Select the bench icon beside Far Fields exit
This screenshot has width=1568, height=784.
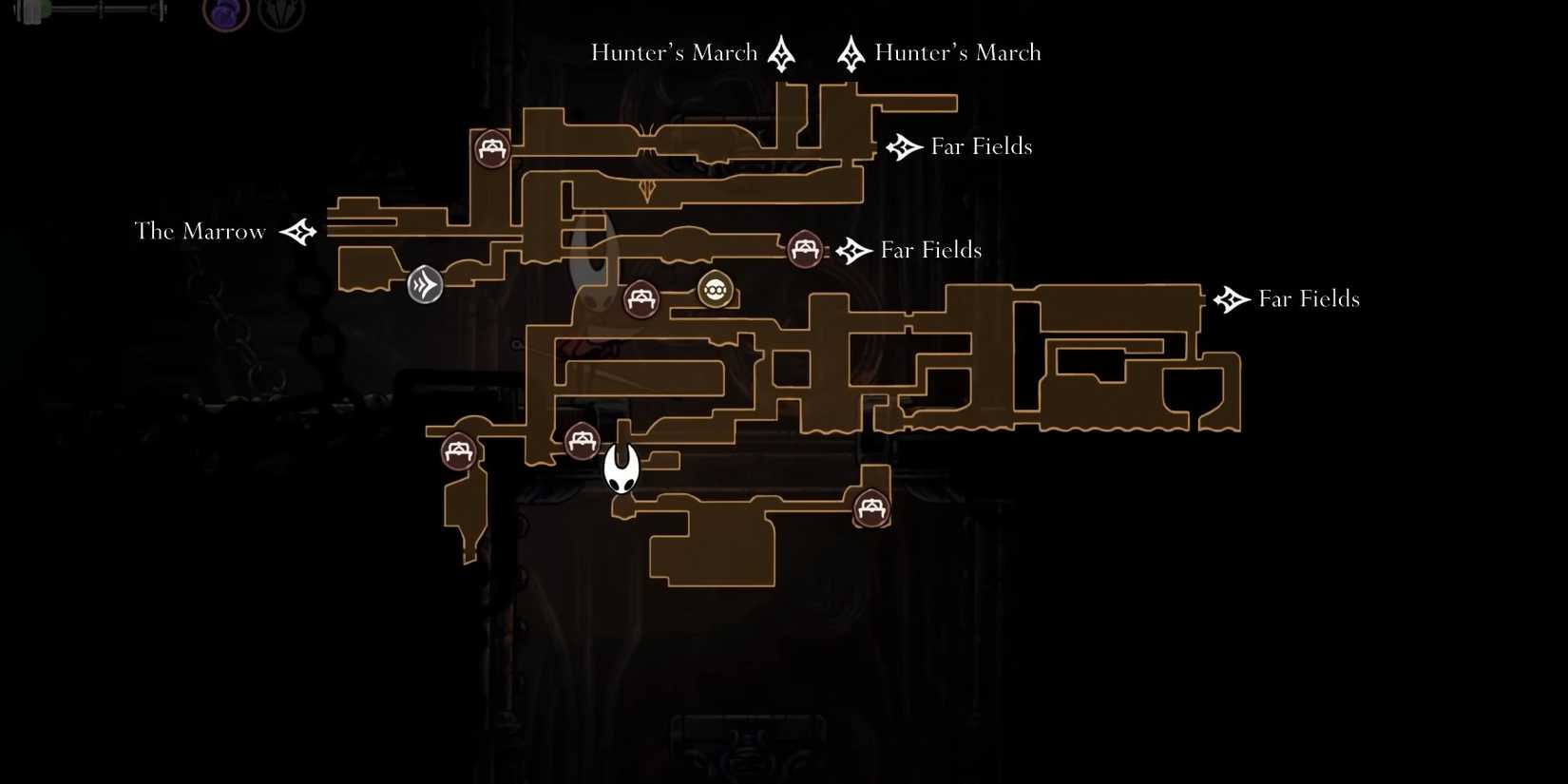(804, 250)
